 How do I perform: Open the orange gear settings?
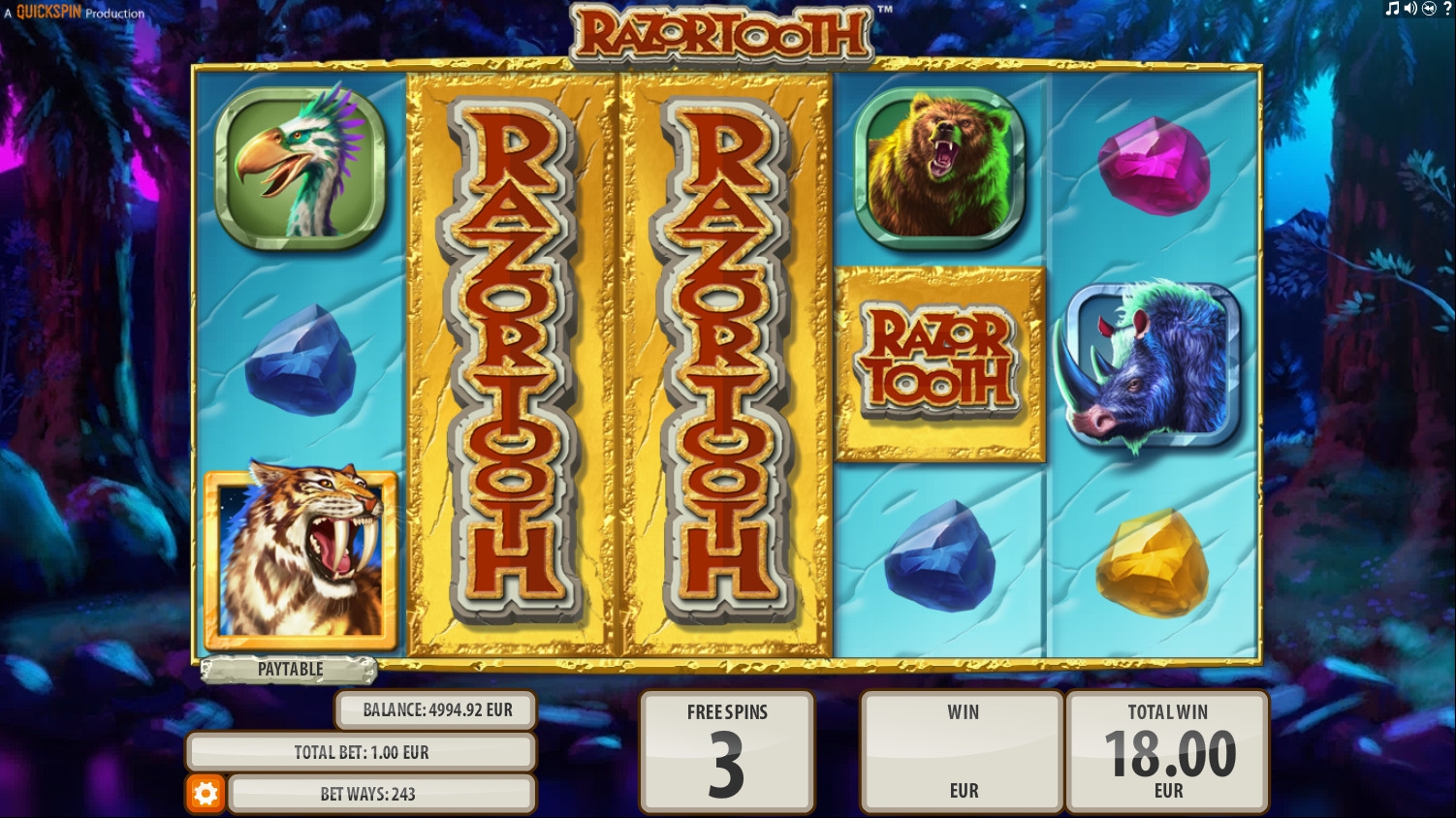[x=206, y=794]
